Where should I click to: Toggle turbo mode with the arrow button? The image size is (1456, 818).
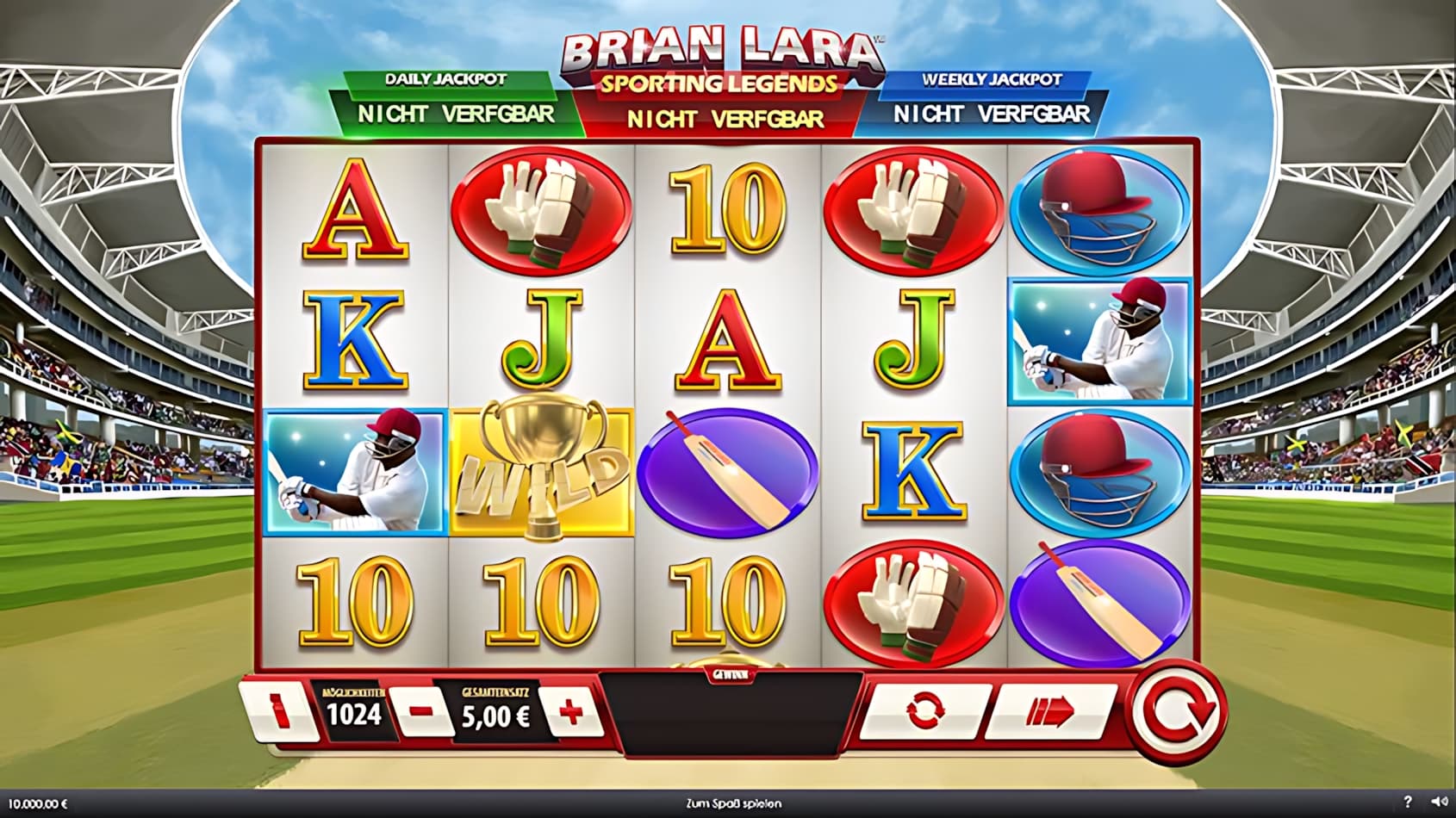click(x=1050, y=711)
